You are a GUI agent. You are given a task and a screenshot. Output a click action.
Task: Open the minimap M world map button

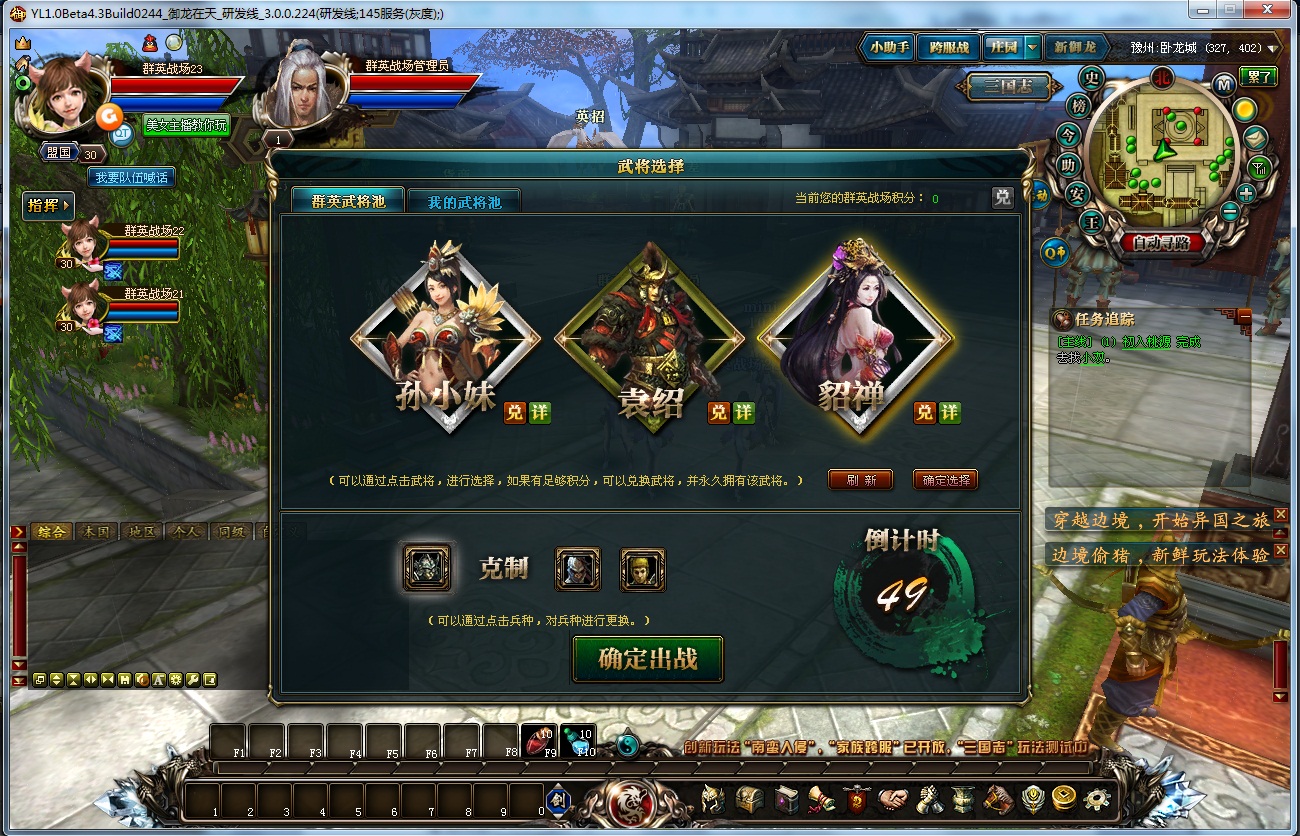point(1222,84)
